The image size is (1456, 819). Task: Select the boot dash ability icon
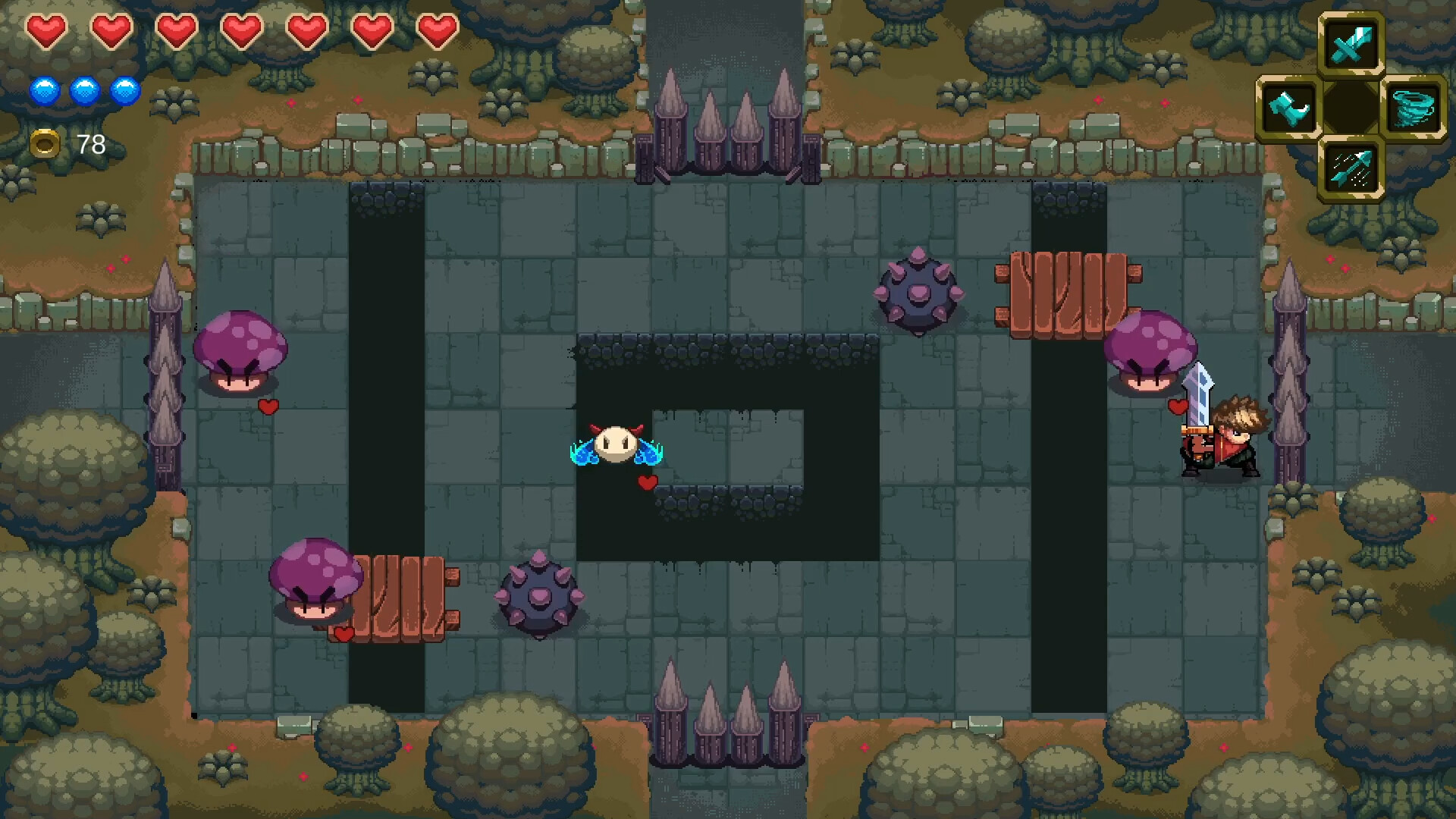[1288, 106]
